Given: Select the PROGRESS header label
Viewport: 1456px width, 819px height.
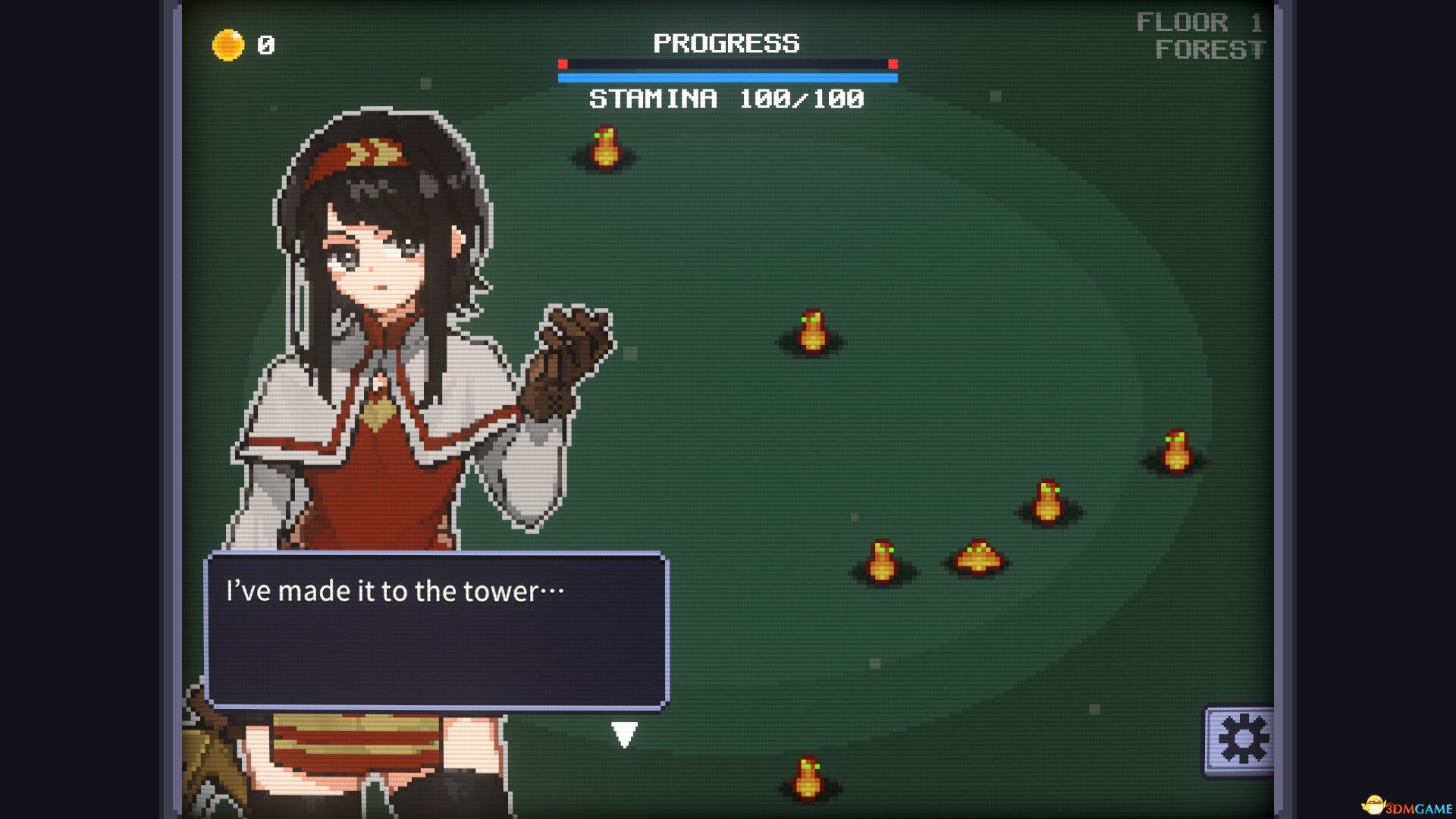Looking at the screenshot, I should pyautogui.click(x=726, y=43).
